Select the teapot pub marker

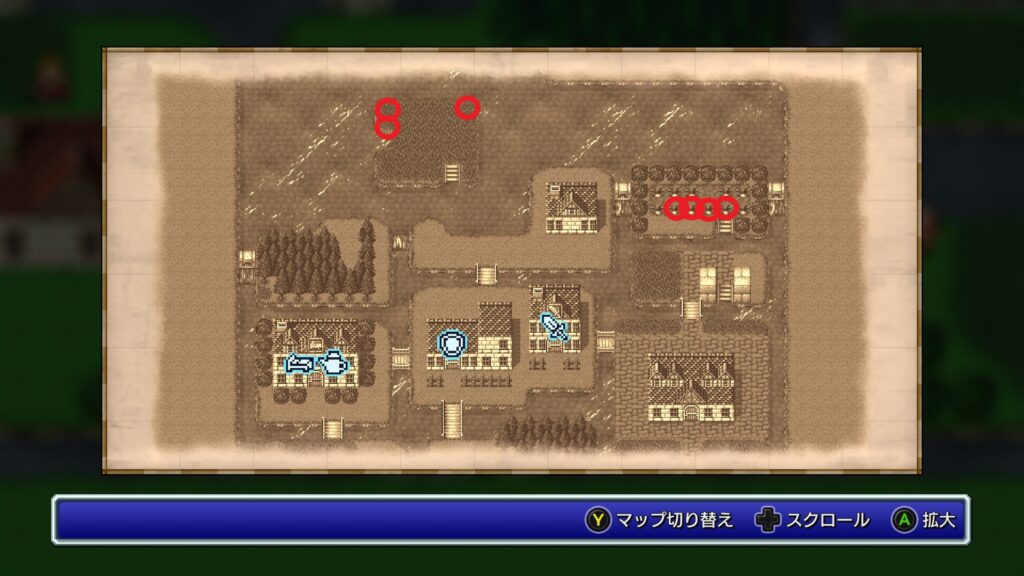coord(333,364)
